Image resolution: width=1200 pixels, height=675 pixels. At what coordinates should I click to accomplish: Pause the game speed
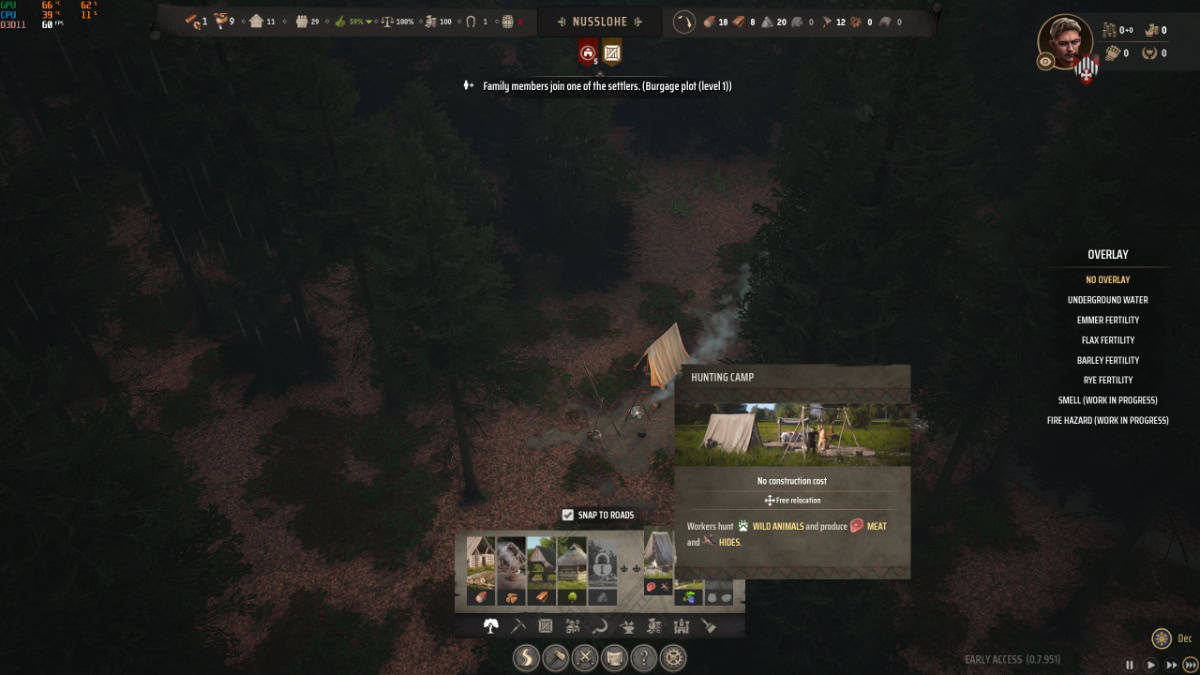pyautogui.click(x=1130, y=664)
